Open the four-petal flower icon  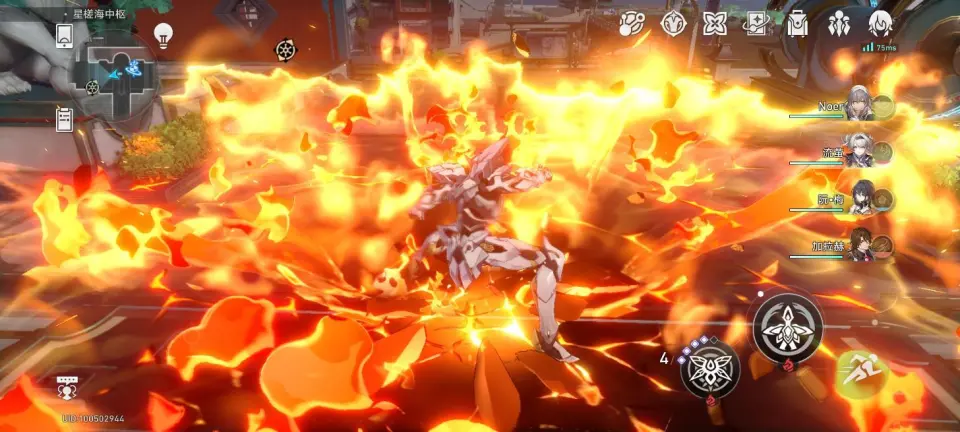click(x=714, y=24)
